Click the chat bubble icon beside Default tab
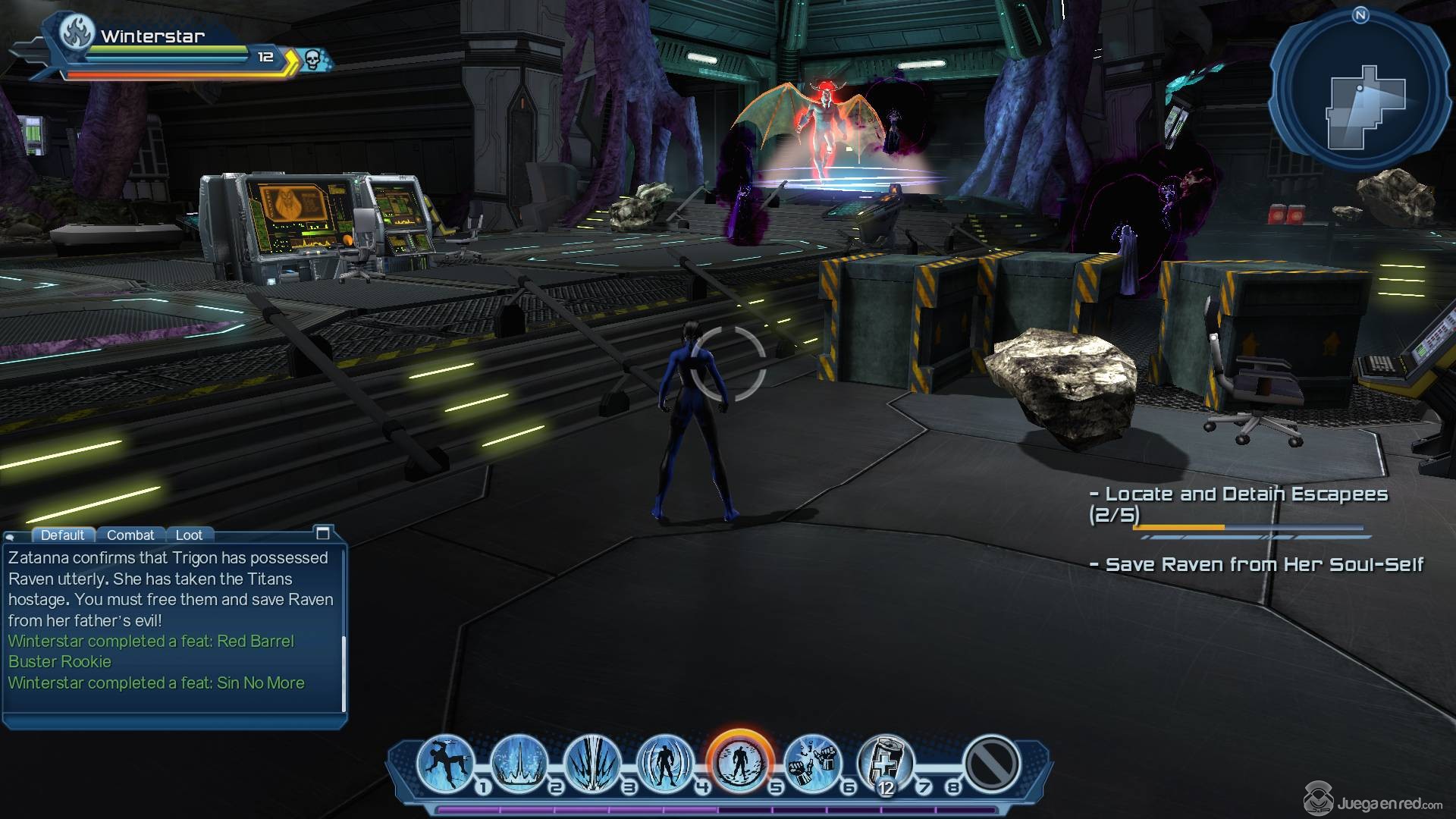The image size is (1456, 819). (11, 536)
